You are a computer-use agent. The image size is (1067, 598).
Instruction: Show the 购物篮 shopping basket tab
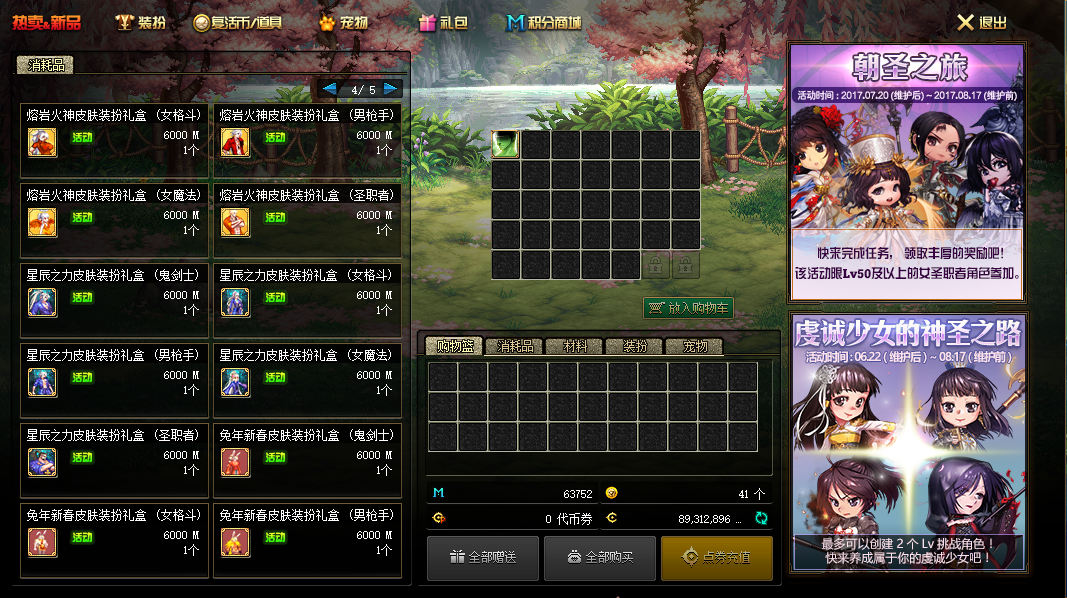click(x=454, y=346)
